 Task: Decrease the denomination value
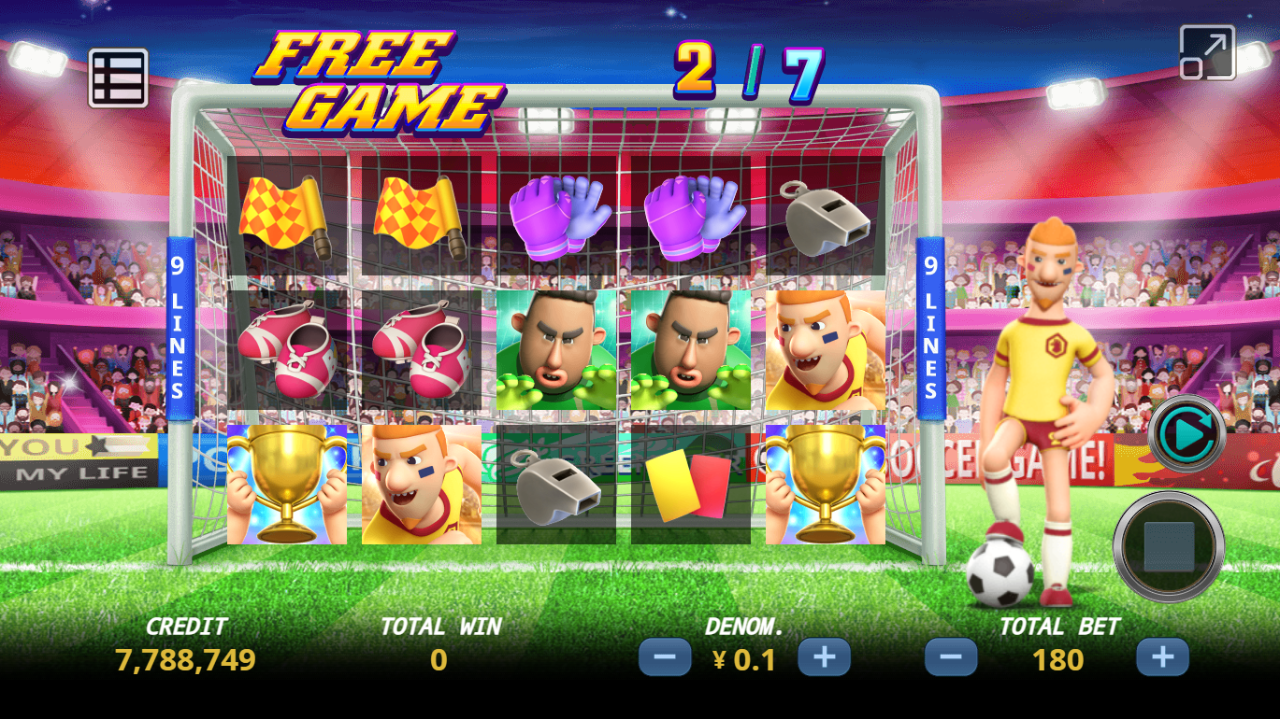[x=665, y=658]
